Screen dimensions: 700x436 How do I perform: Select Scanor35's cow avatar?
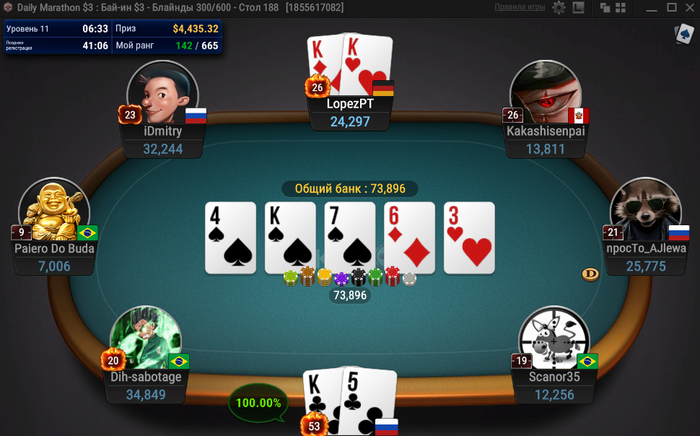pos(554,340)
